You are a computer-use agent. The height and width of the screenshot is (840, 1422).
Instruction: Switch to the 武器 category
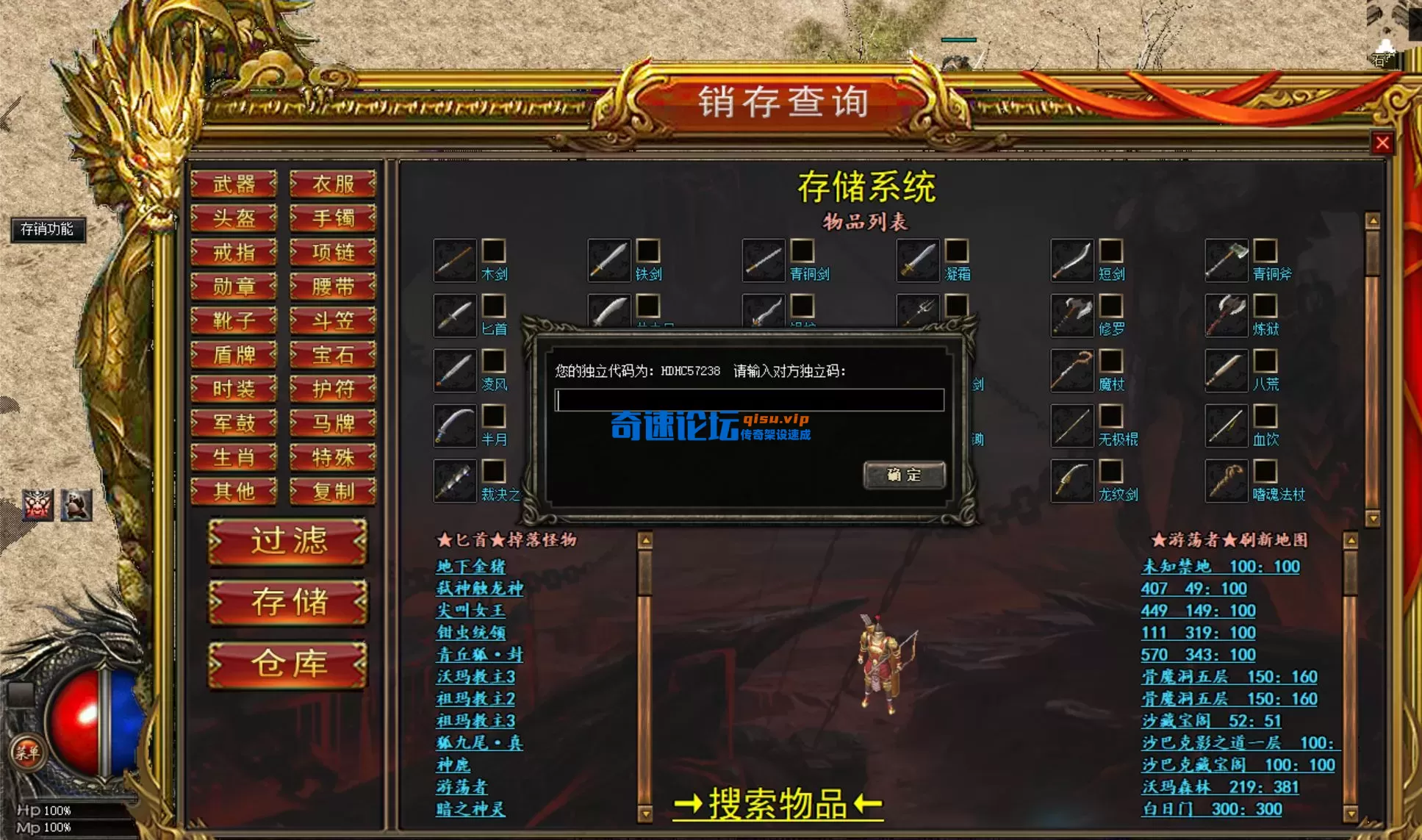point(234,185)
